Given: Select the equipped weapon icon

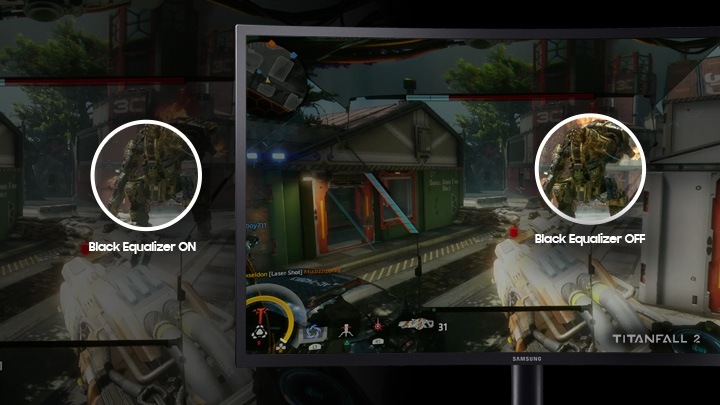Looking at the screenshot, I should point(417,323).
